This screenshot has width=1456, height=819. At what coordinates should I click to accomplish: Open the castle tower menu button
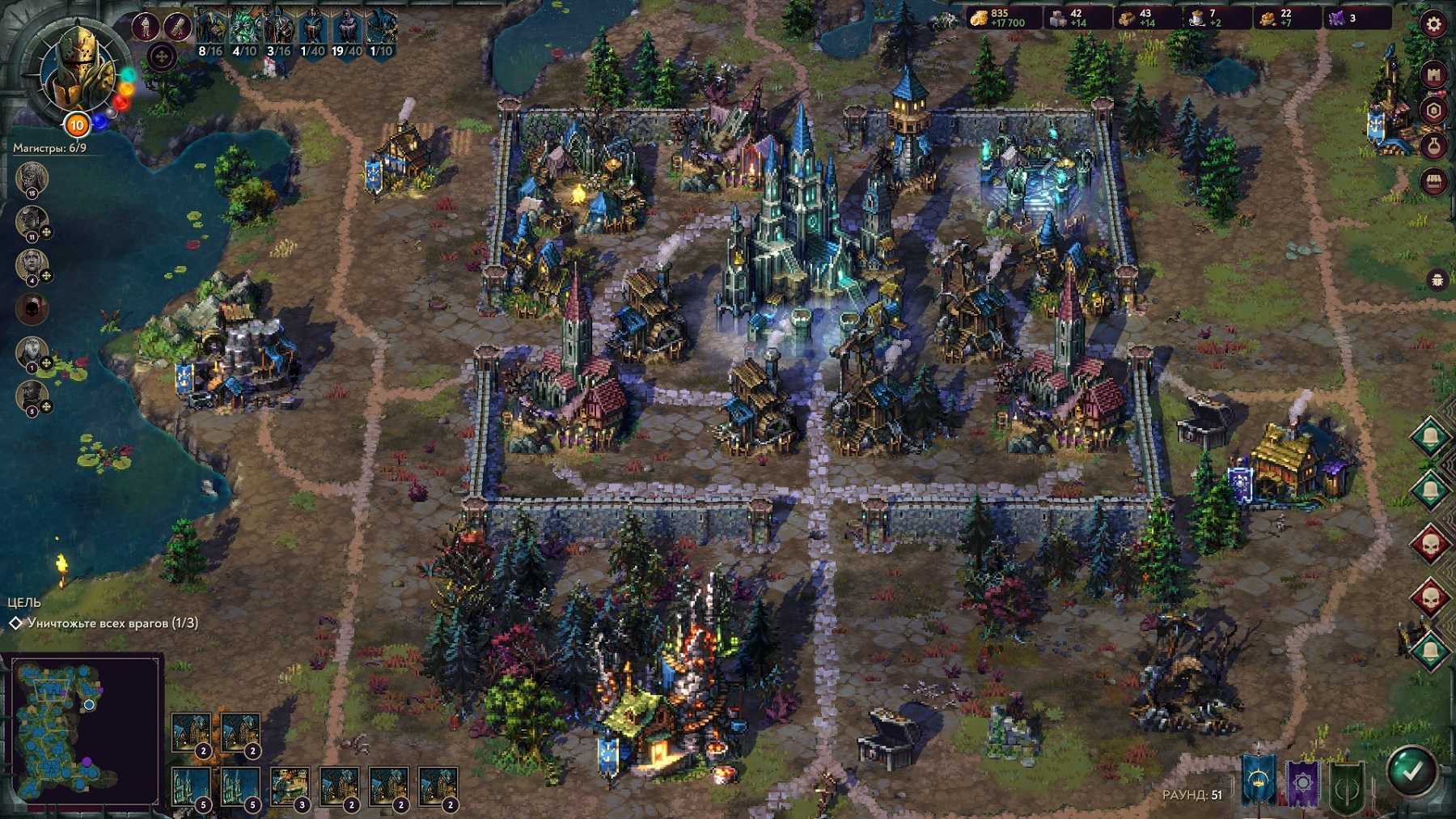pyautogui.click(x=1433, y=75)
